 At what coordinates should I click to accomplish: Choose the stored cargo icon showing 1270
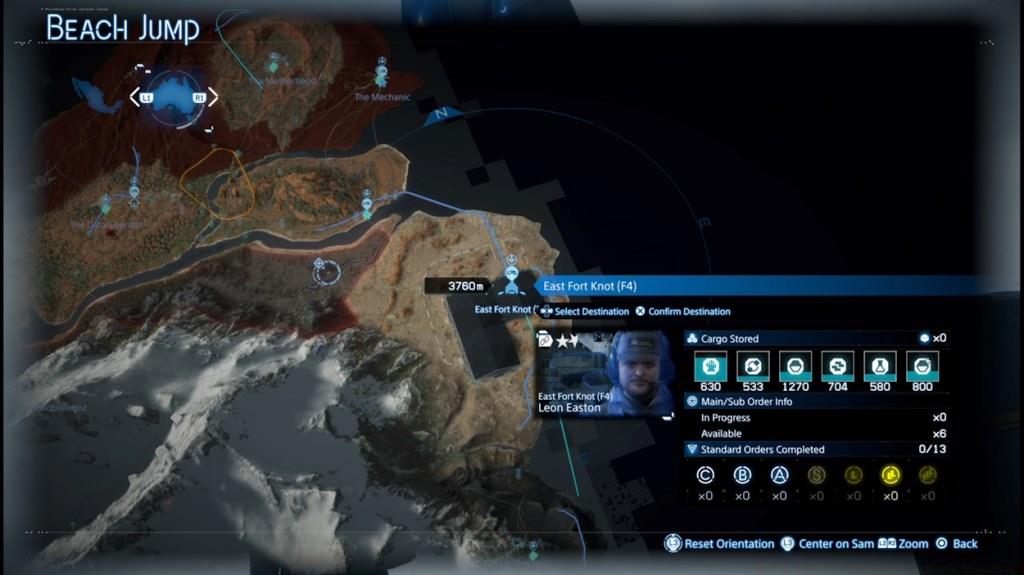coord(795,366)
